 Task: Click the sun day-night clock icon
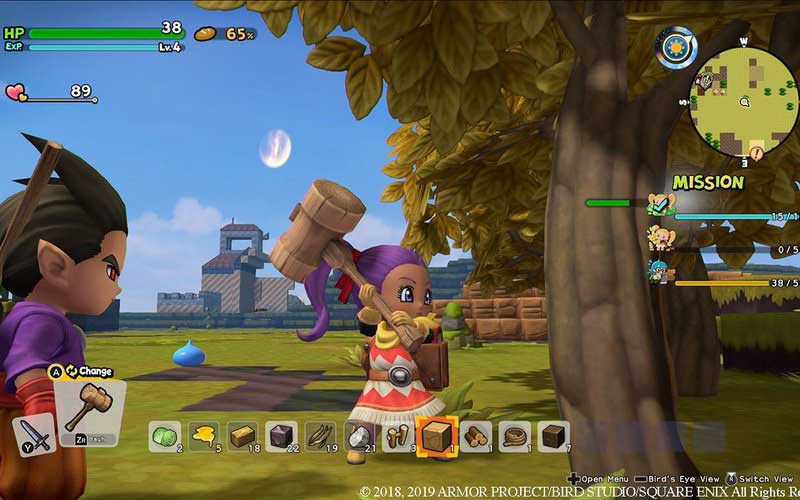[676, 47]
